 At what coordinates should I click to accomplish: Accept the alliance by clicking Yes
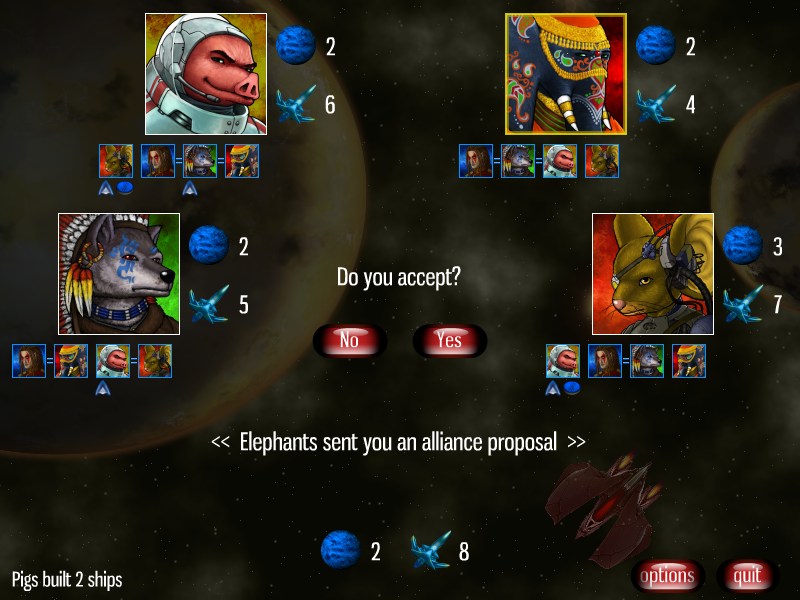[x=449, y=340]
